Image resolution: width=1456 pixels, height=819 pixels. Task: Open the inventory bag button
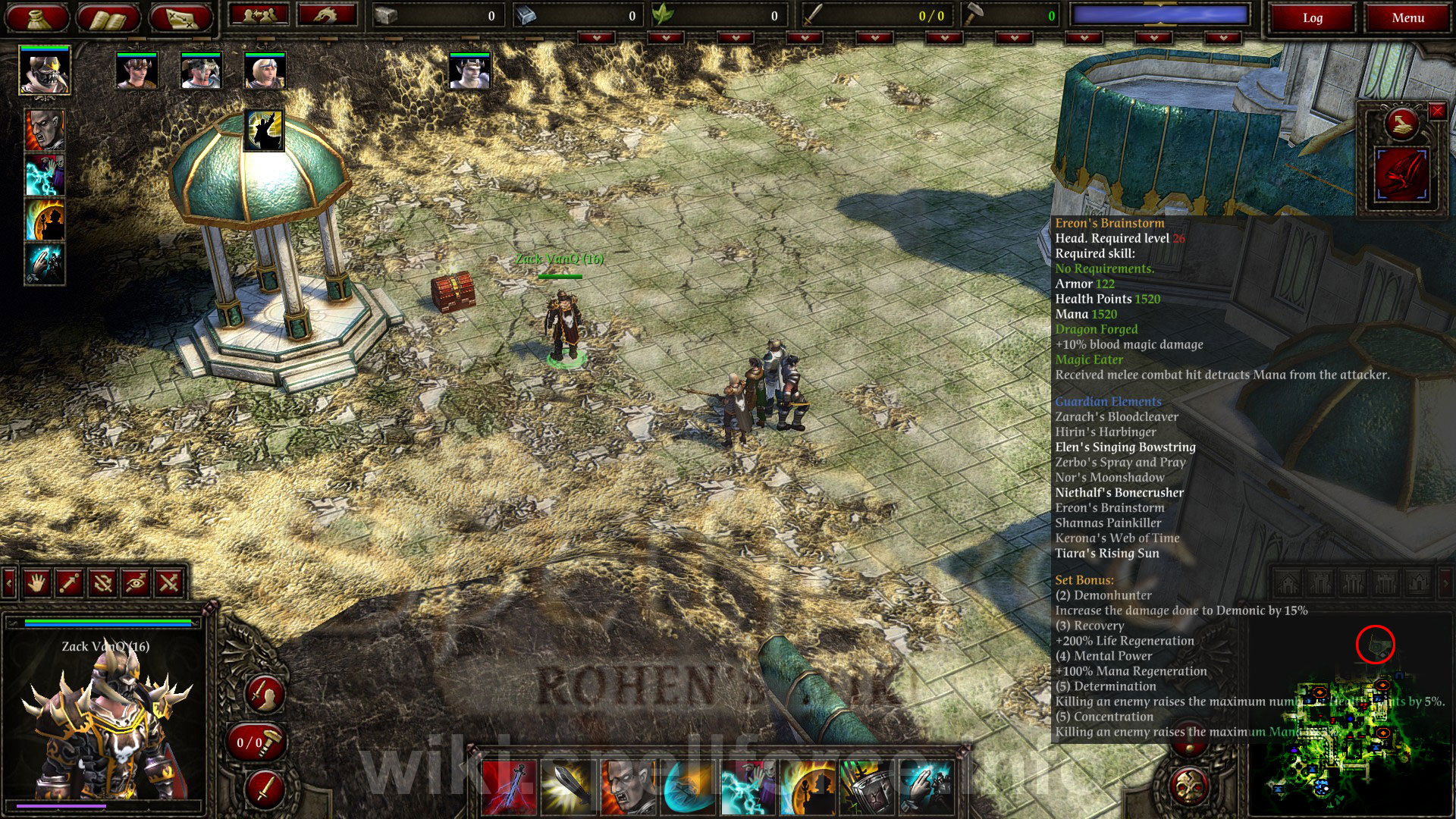38,18
